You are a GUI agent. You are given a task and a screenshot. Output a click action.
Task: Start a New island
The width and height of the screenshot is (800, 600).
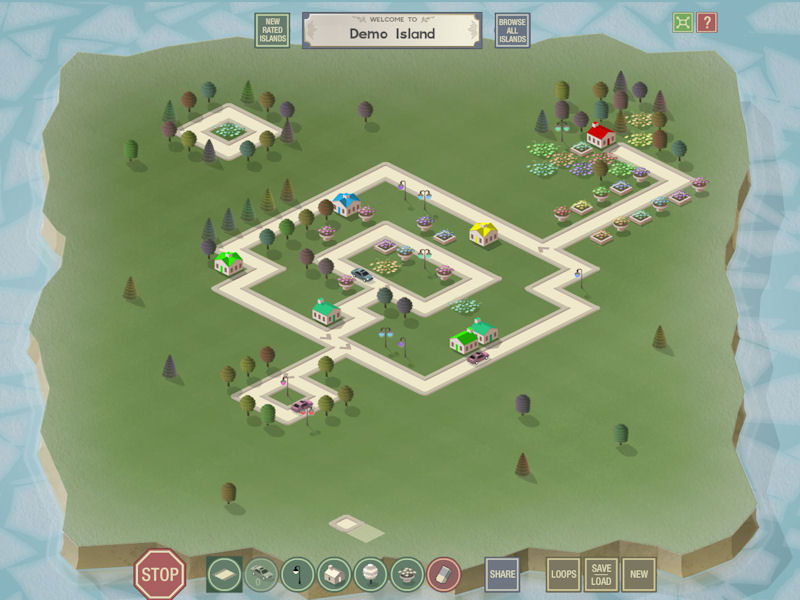(x=639, y=574)
